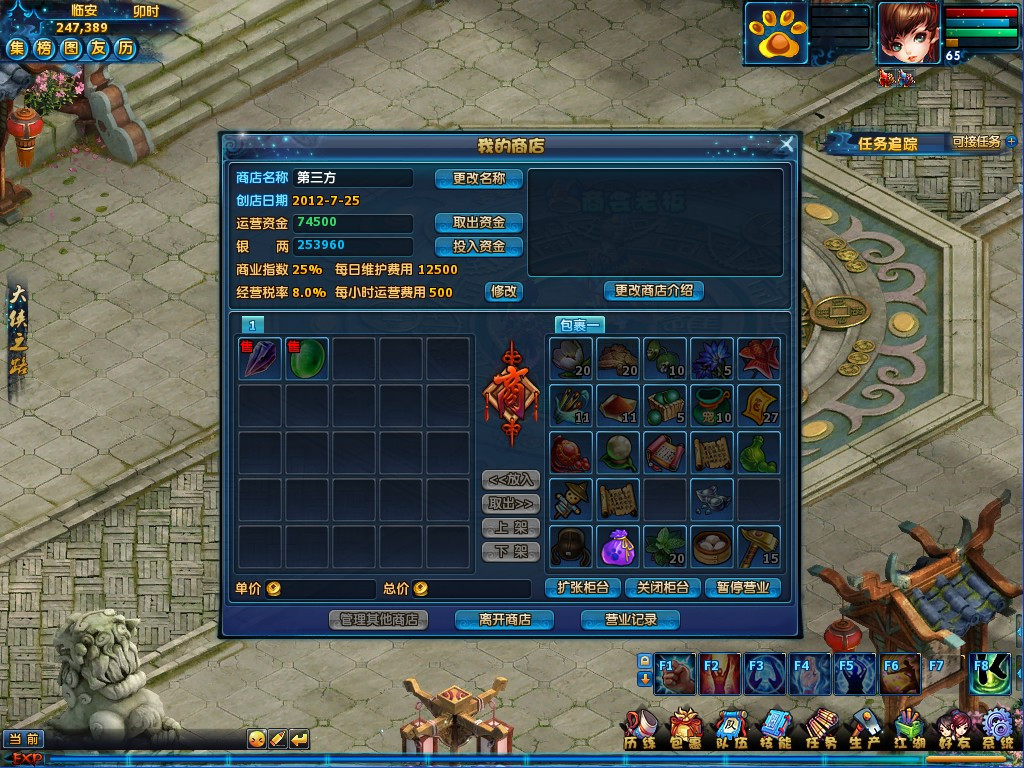This screenshot has height=768, width=1024.
Task: Switch to the 包裹一 bag tab
Action: click(579, 325)
